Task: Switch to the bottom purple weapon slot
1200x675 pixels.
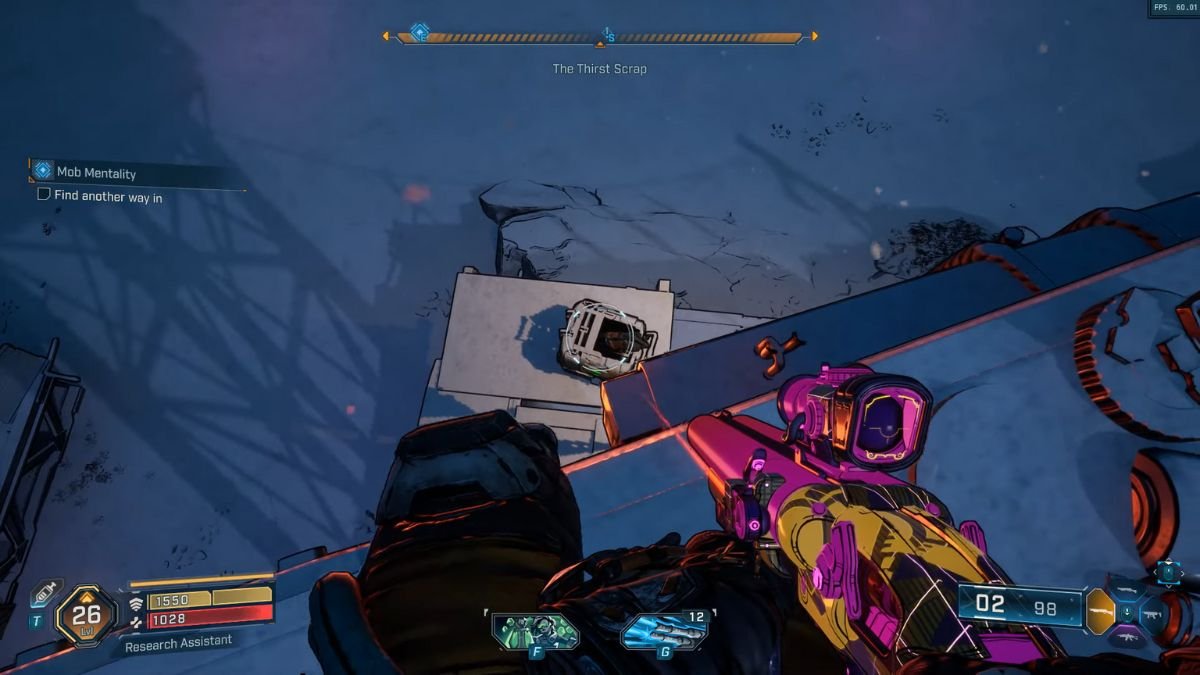Action: click(x=1127, y=637)
